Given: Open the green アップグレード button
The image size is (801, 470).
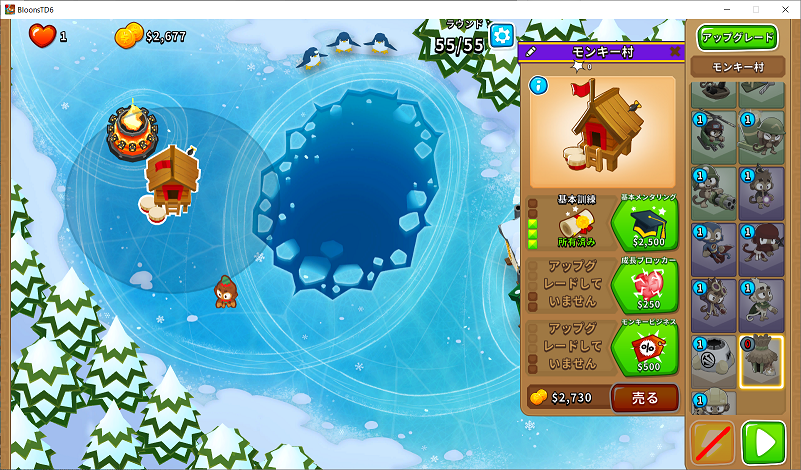Looking at the screenshot, I should coord(738,37).
